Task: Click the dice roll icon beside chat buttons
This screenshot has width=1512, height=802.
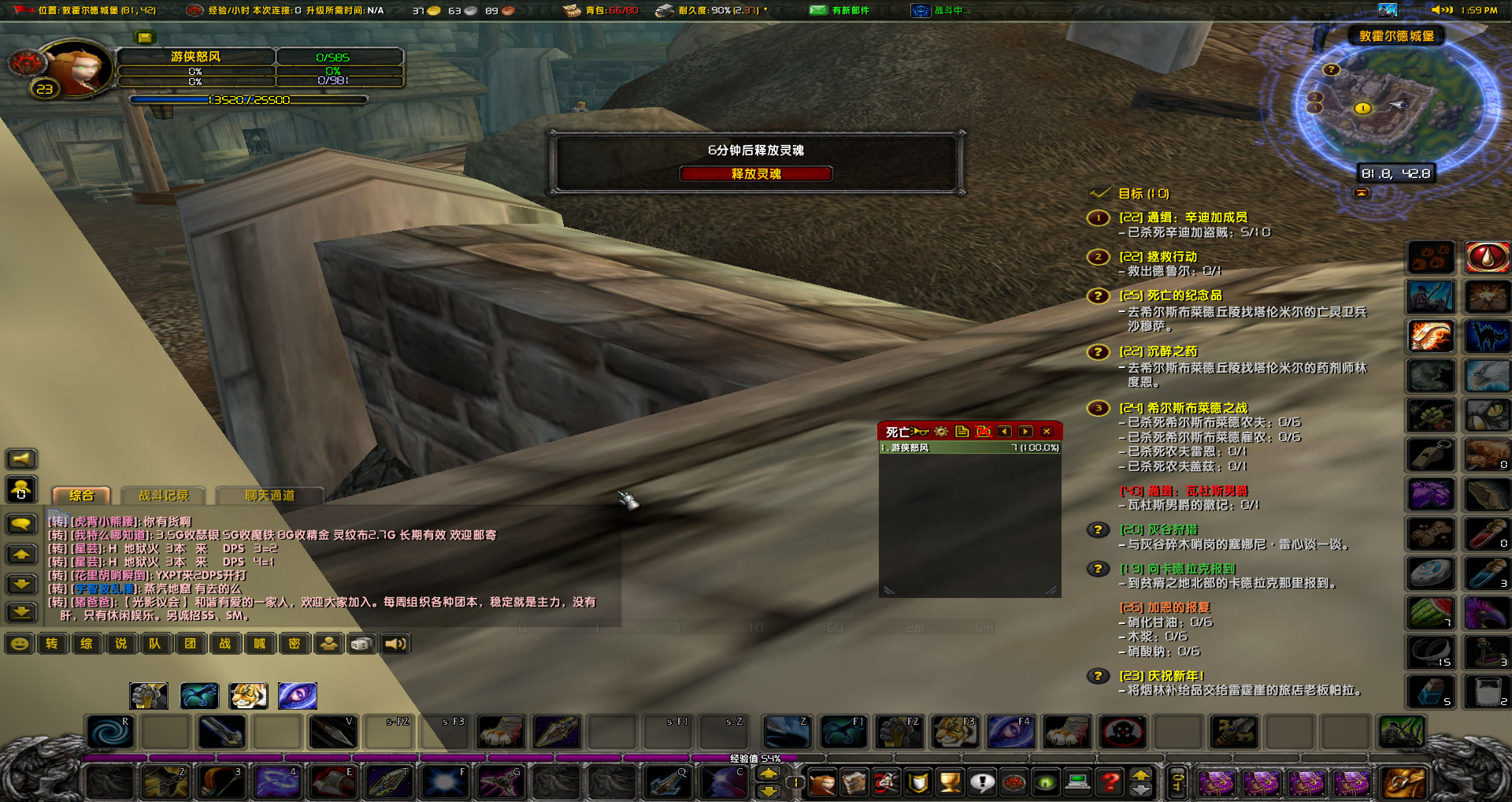Action: pyautogui.click(x=362, y=644)
